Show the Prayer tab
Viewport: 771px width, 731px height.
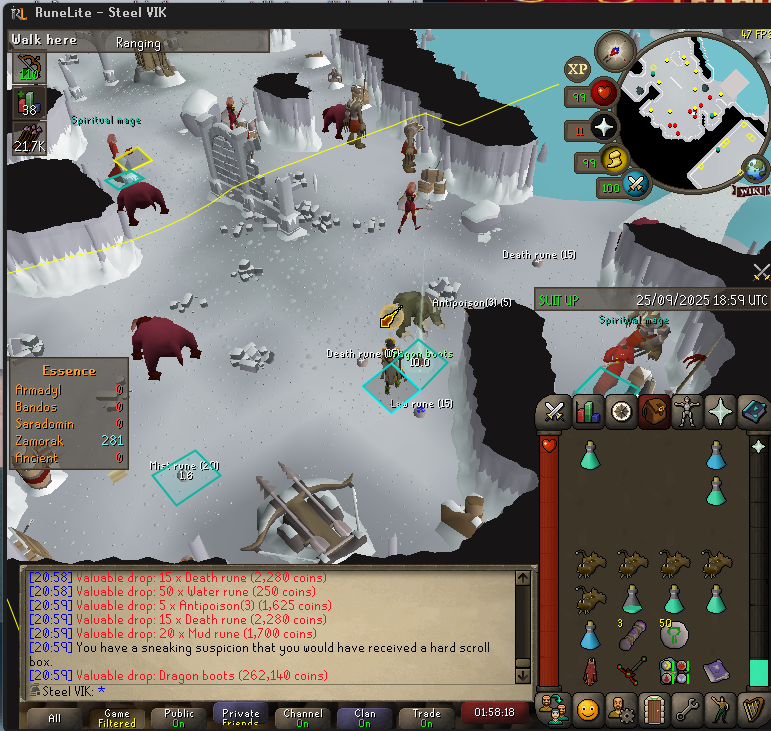[719, 410]
